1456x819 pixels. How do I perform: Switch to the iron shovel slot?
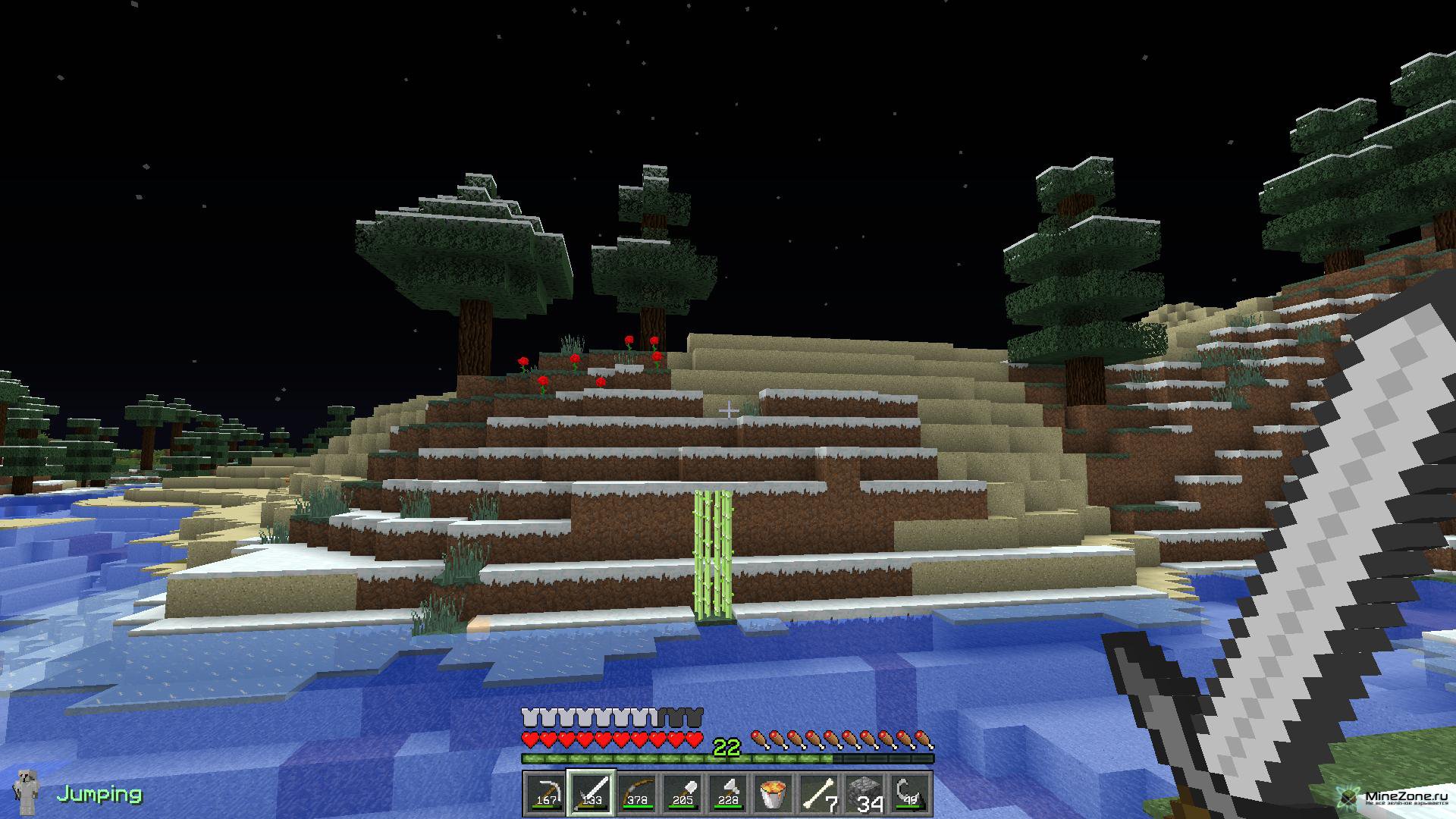click(x=682, y=793)
